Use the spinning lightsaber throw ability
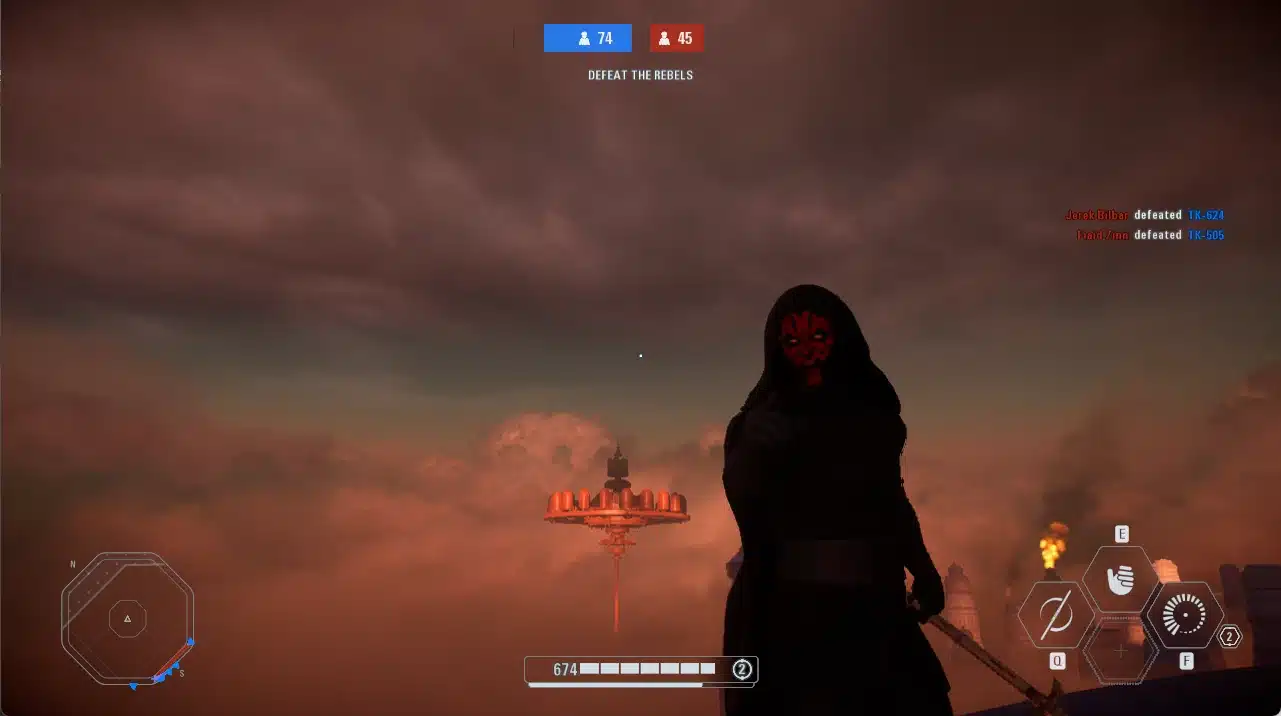 click(x=1056, y=616)
